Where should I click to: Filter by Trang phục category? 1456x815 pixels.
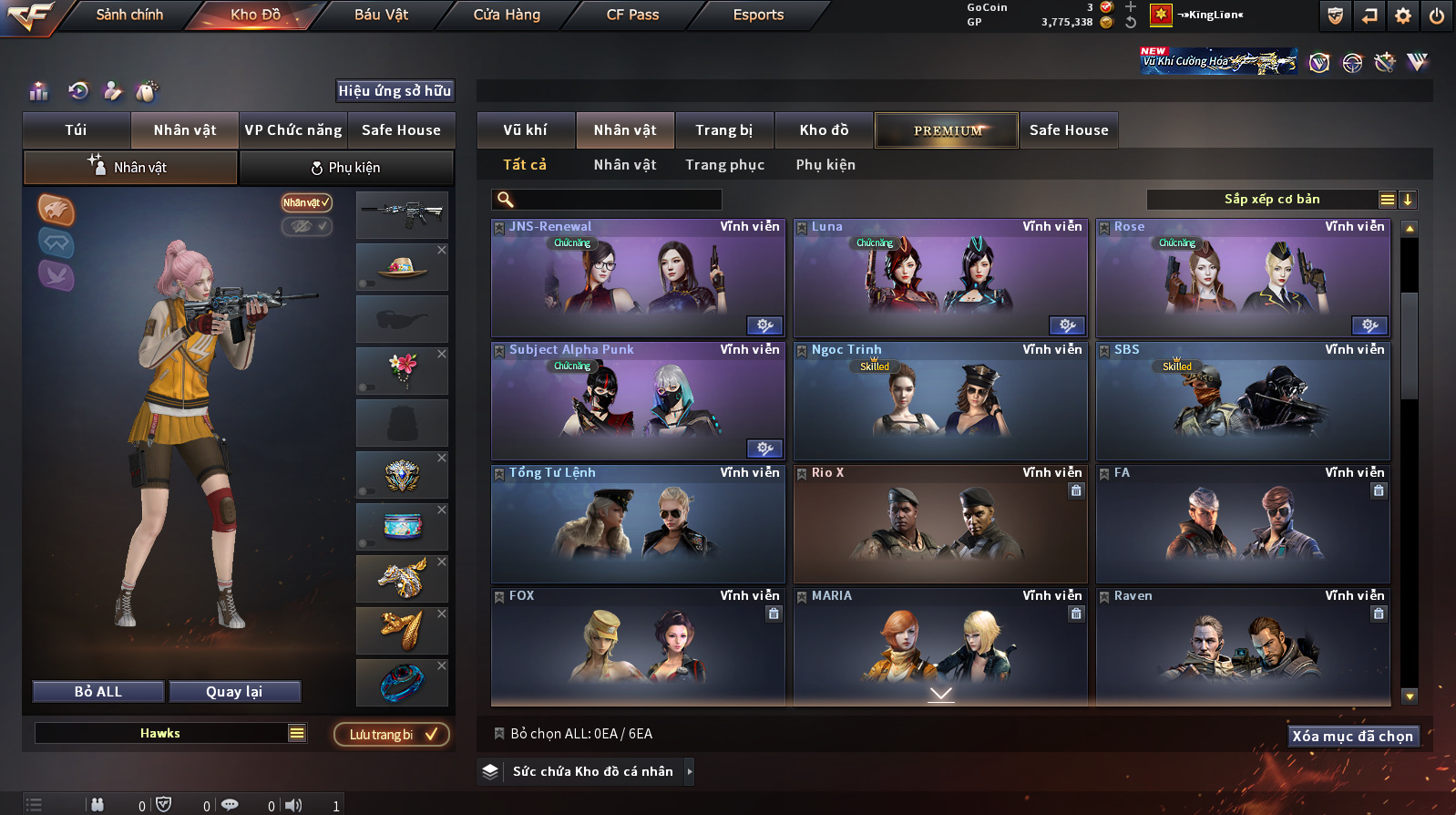coord(725,165)
